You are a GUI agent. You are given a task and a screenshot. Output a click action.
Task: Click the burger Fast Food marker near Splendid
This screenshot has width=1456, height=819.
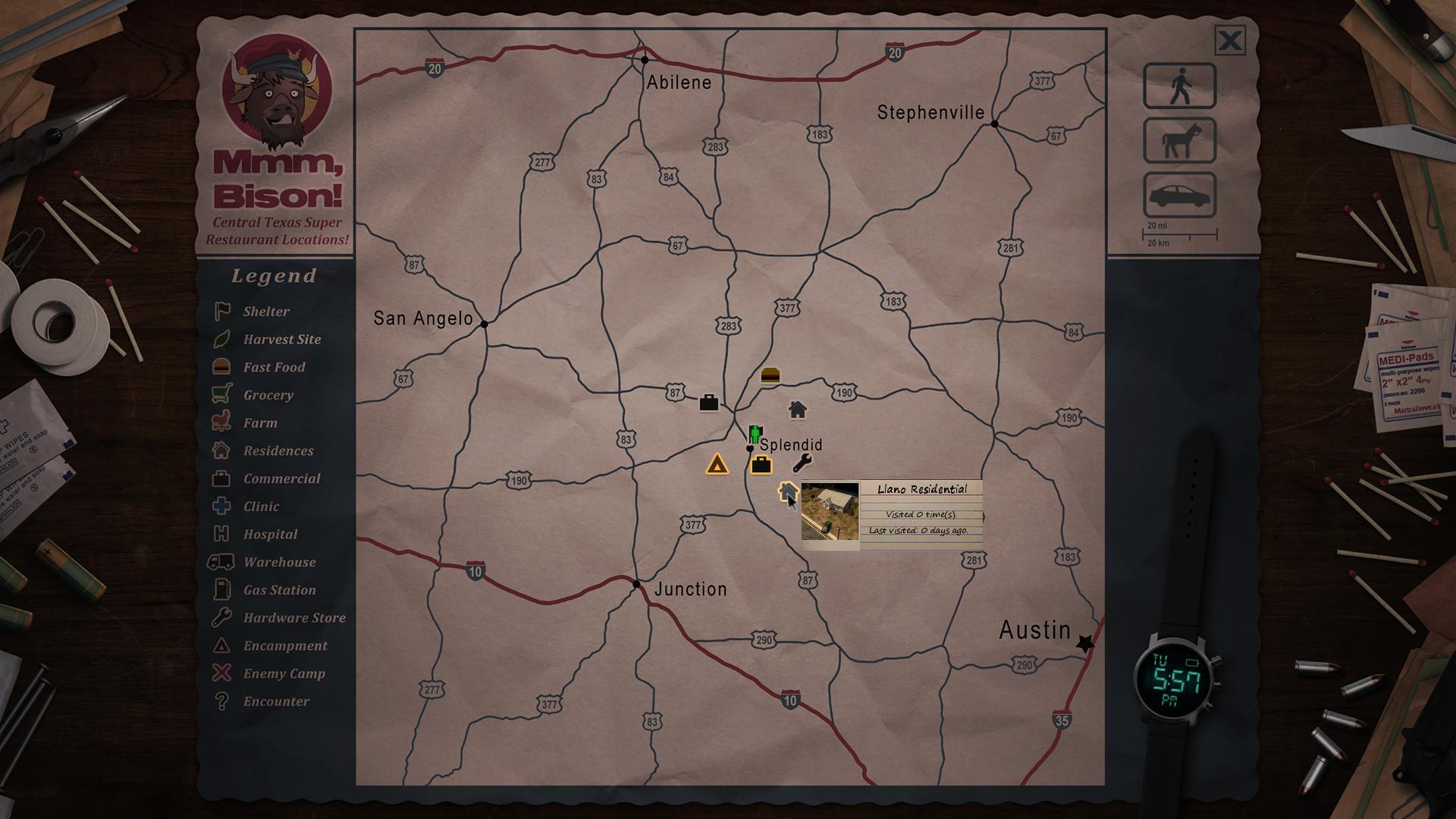769,375
